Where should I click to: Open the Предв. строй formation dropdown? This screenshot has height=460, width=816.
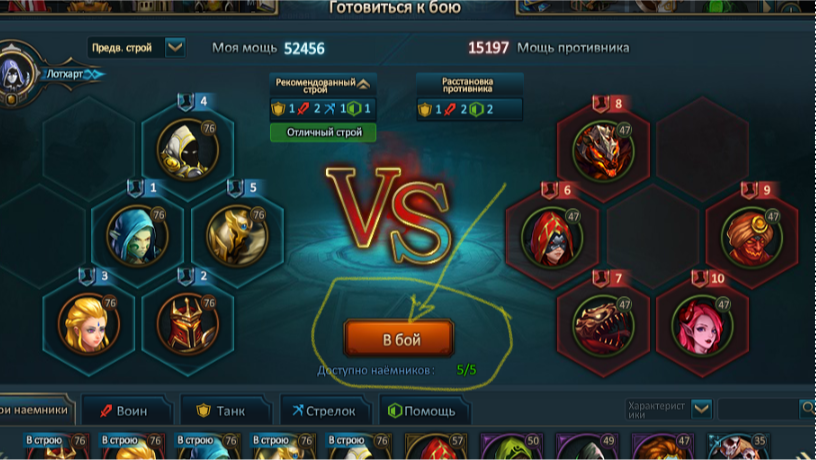click(x=175, y=47)
